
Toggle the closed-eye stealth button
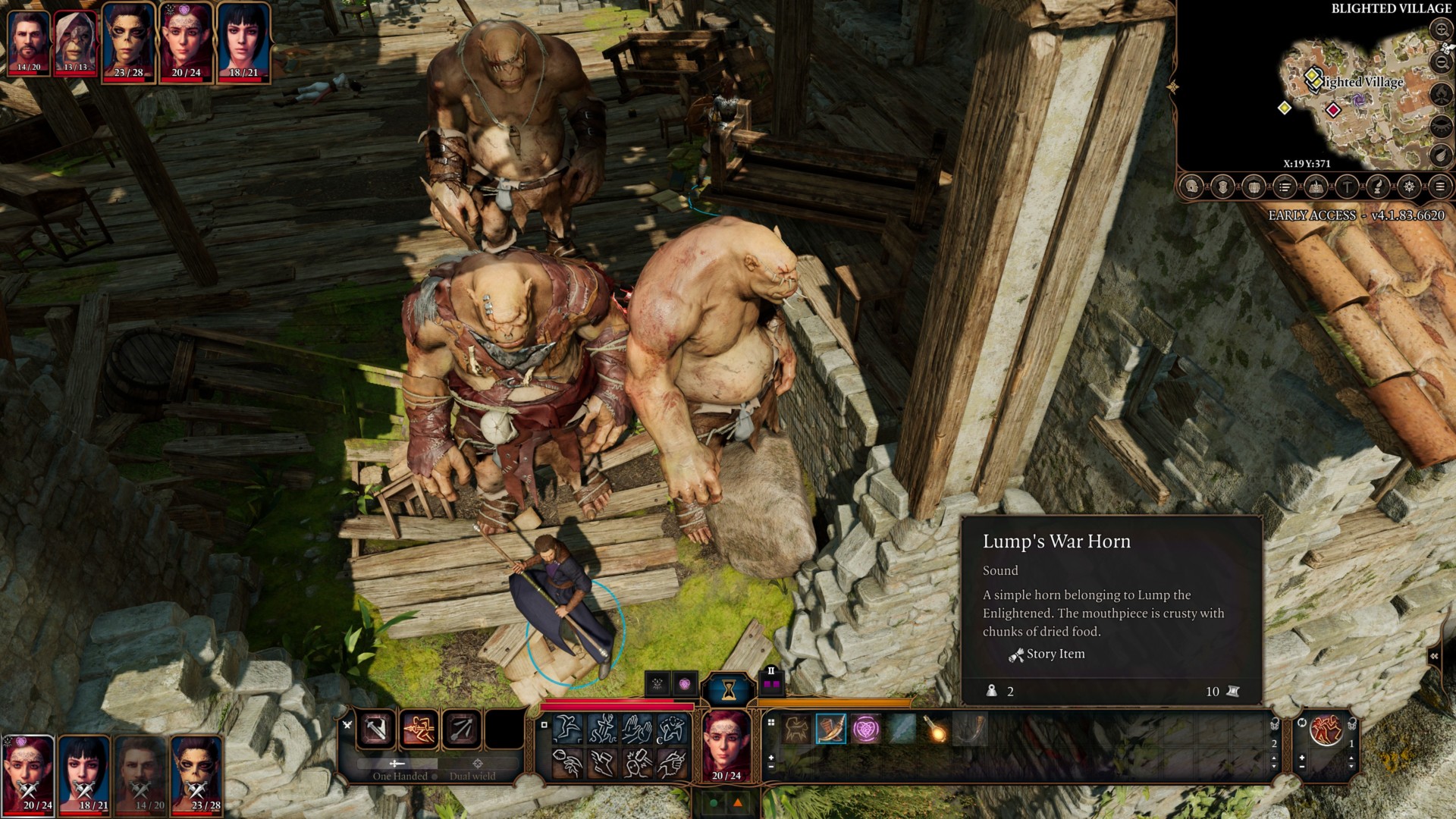point(1441,126)
